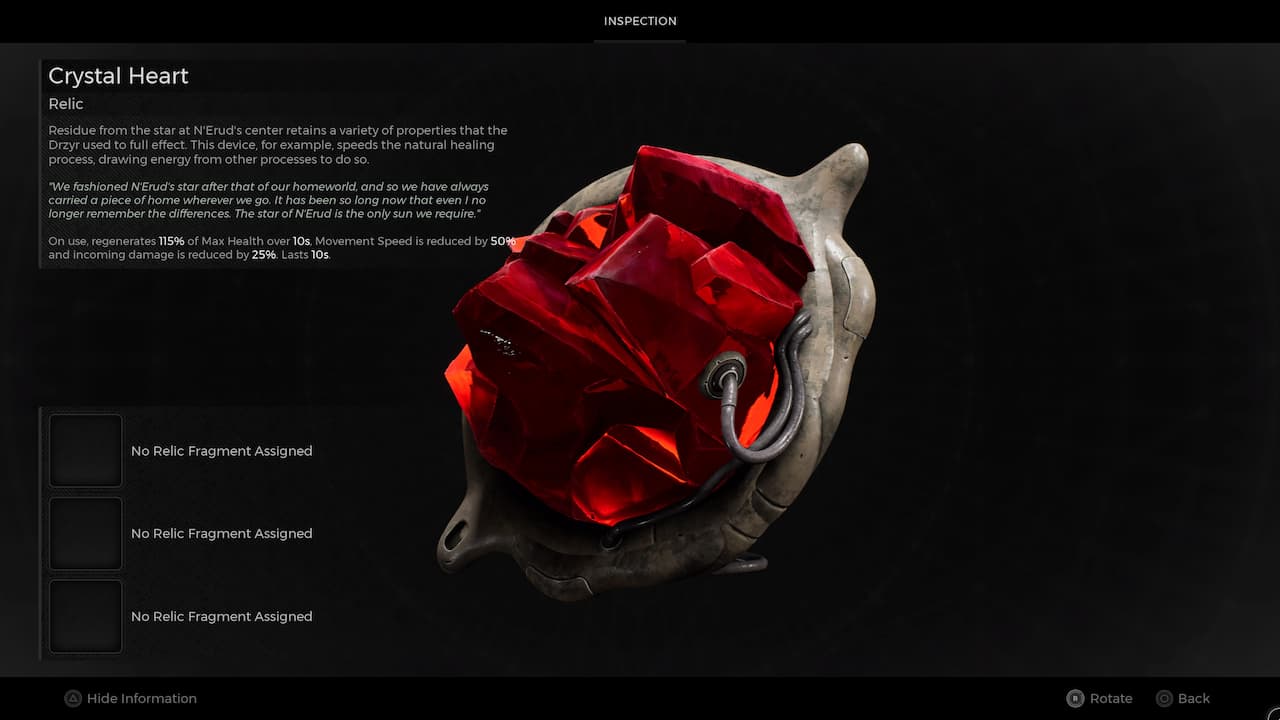Select the Relic subtitle under Crystal Heart
1280x720 pixels.
pos(66,103)
